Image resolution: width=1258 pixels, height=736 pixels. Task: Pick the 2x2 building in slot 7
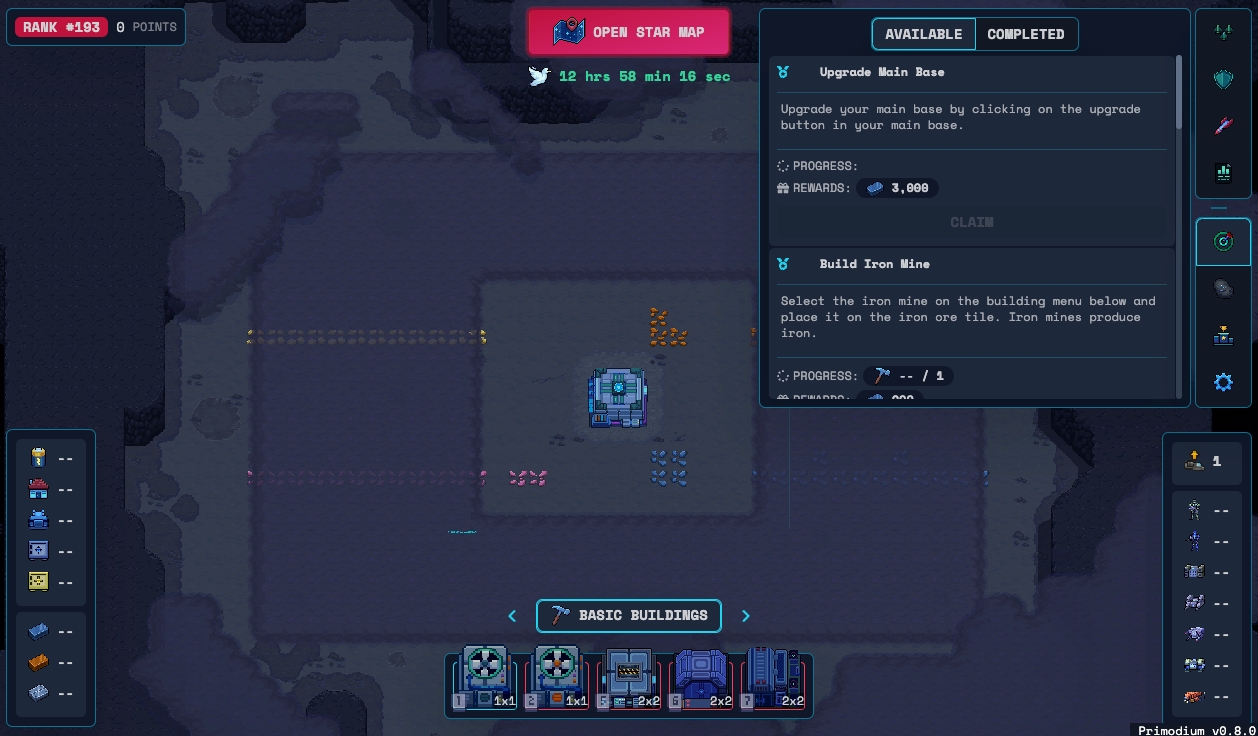click(773, 679)
